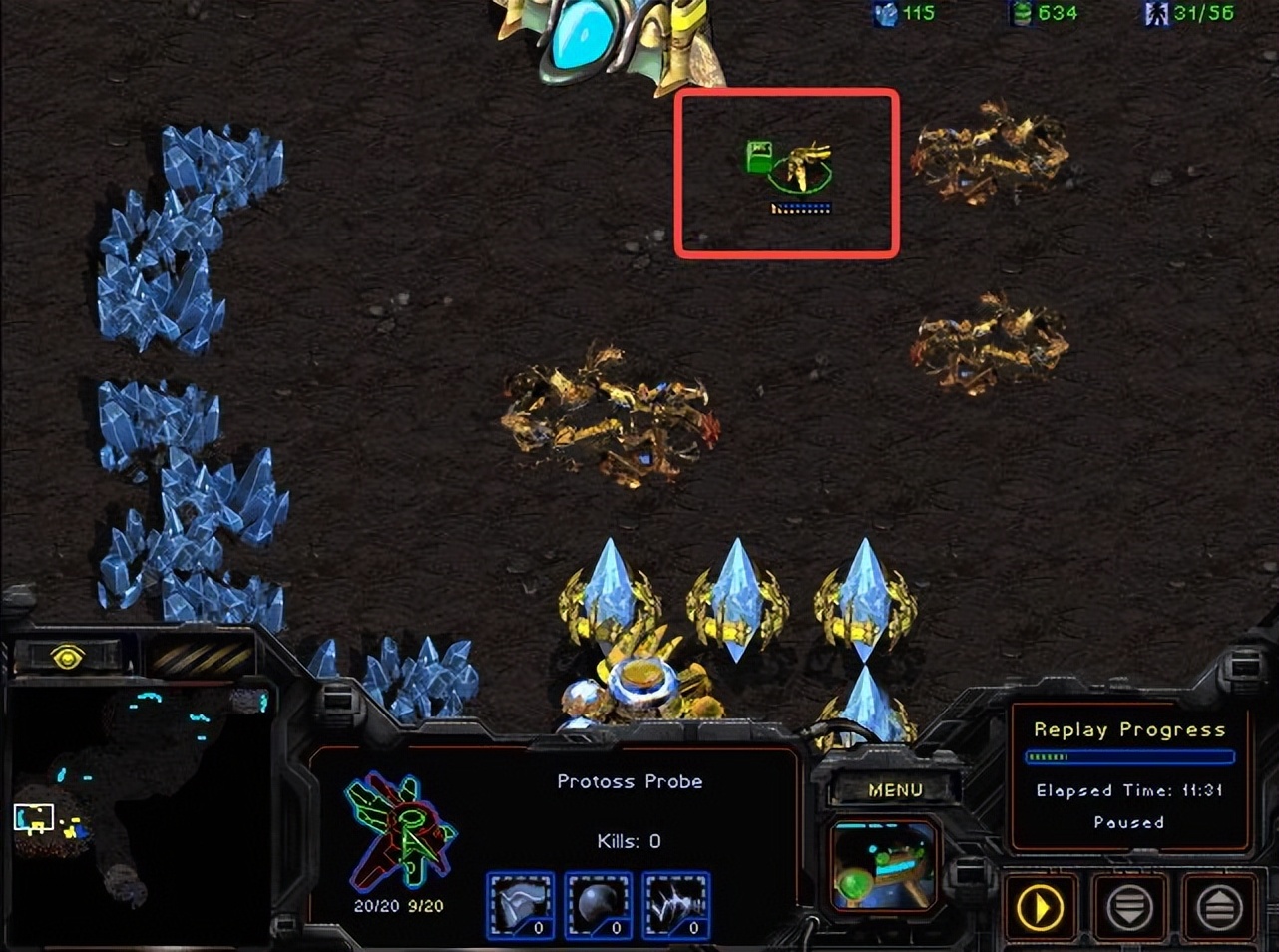Click the Protoss Probe name label
The width and height of the screenshot is (1279, 952).
[630, 781]
